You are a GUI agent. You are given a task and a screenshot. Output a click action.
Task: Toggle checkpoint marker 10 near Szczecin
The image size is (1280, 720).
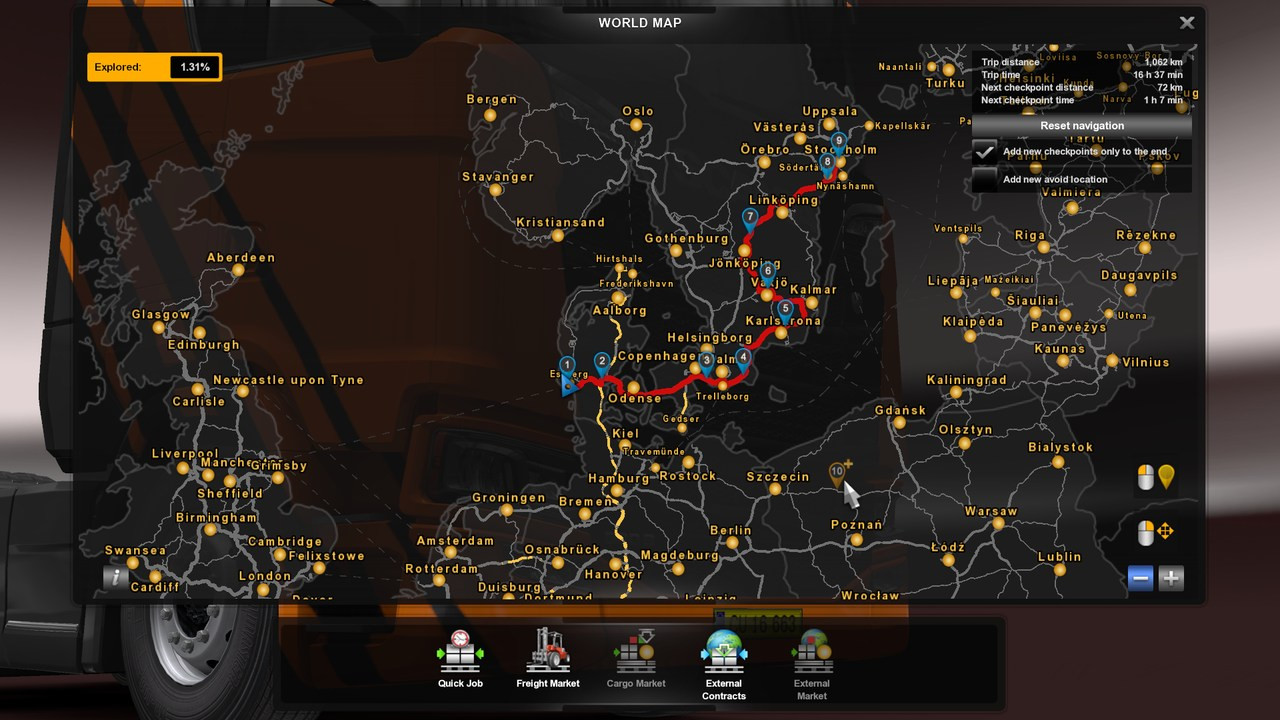pos(836,468)
